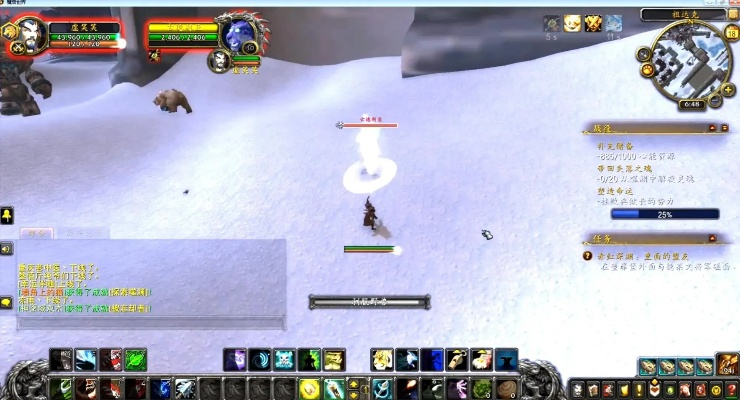Viewport: 740px width, 400px height.
Task: Toggle the yellow bell icon above the chat
Action: [x=7, y=216]
